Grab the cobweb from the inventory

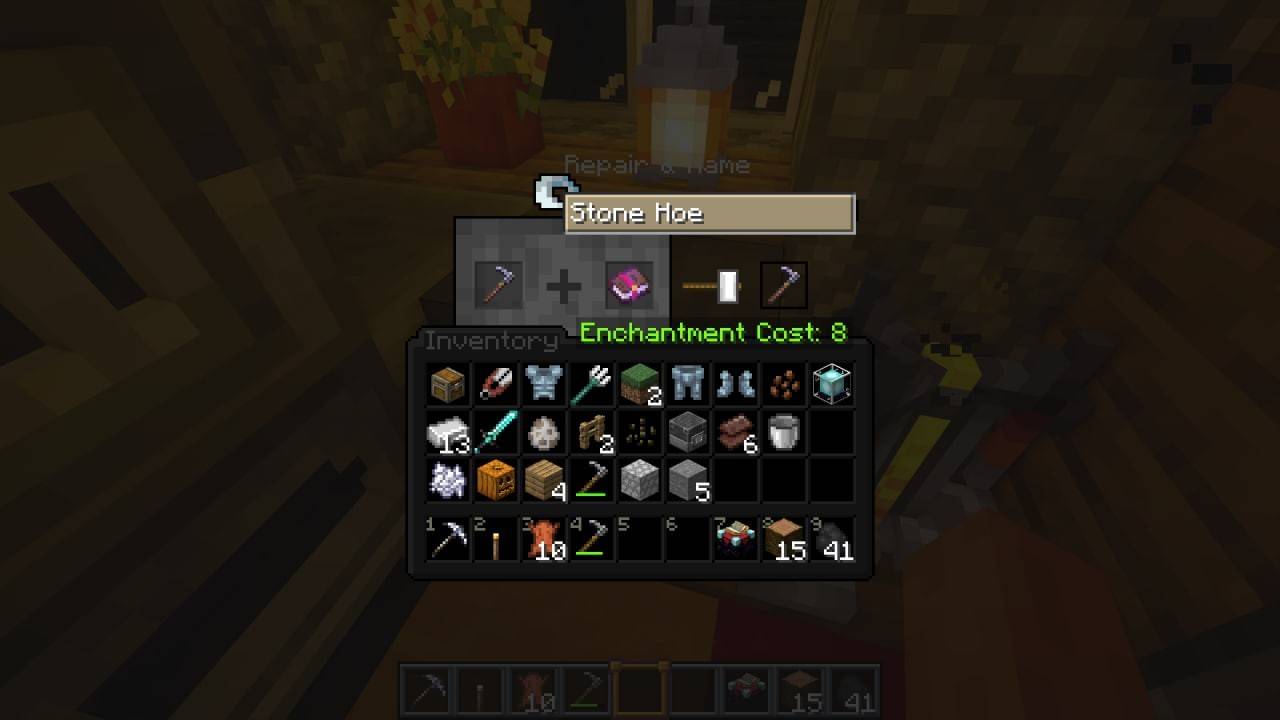[447, 479]
